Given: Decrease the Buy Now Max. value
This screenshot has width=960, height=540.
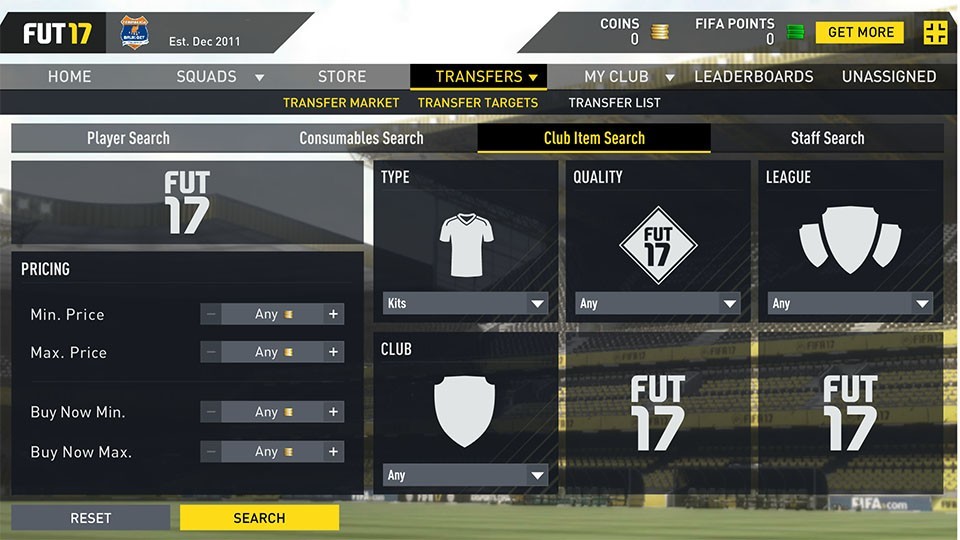Looking at the screenshot, I should [x=211, y=452].
